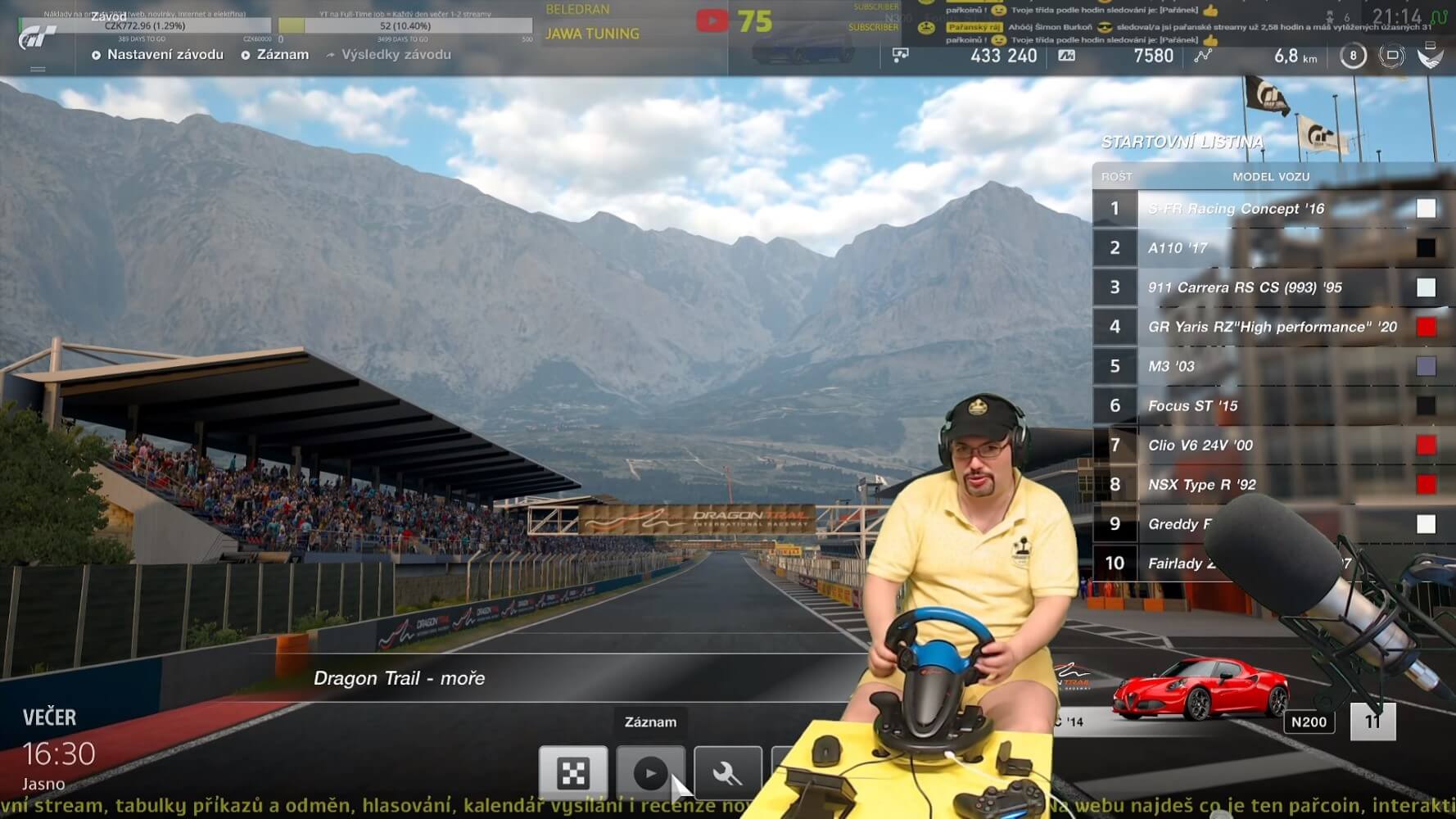Select the replay play icon under Záznam
Image resolution: width=1456 pixels, height=819 pixels.
651,771
